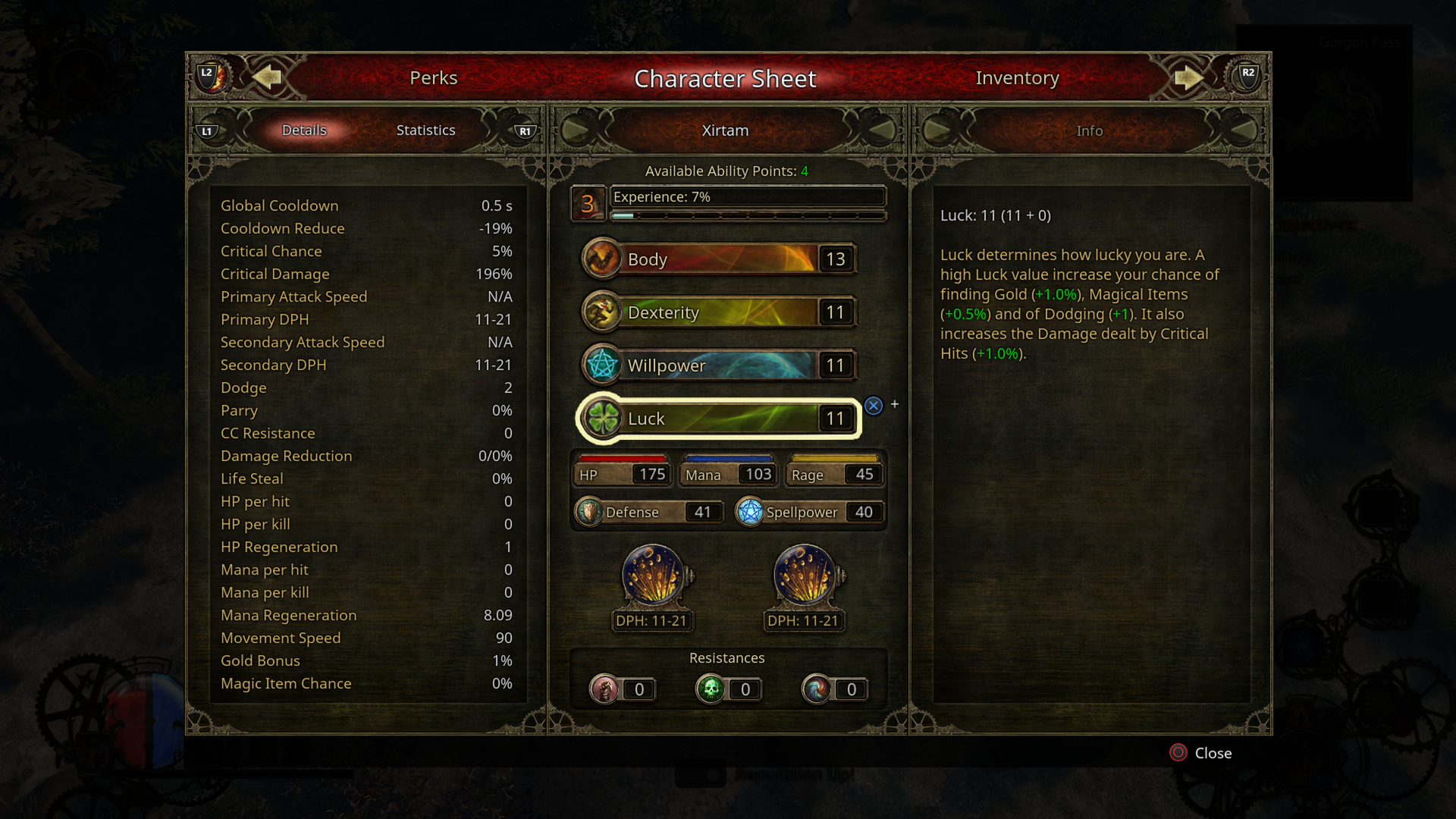This screenshot has height=819, width=1456.
Task: Click the character level 3 badge
Action: click(587, 203)
